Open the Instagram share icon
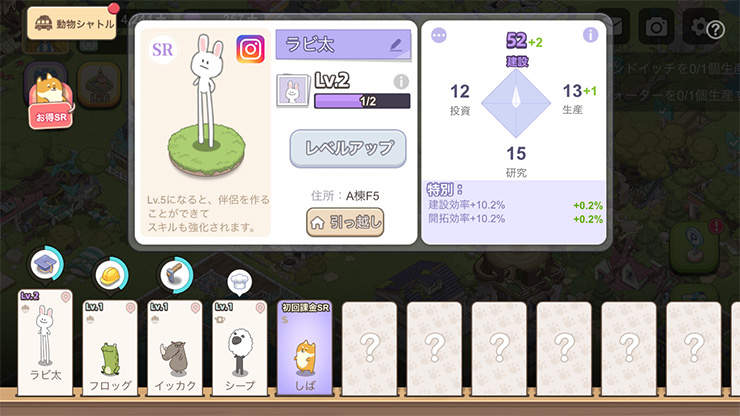 click(250, 49)
